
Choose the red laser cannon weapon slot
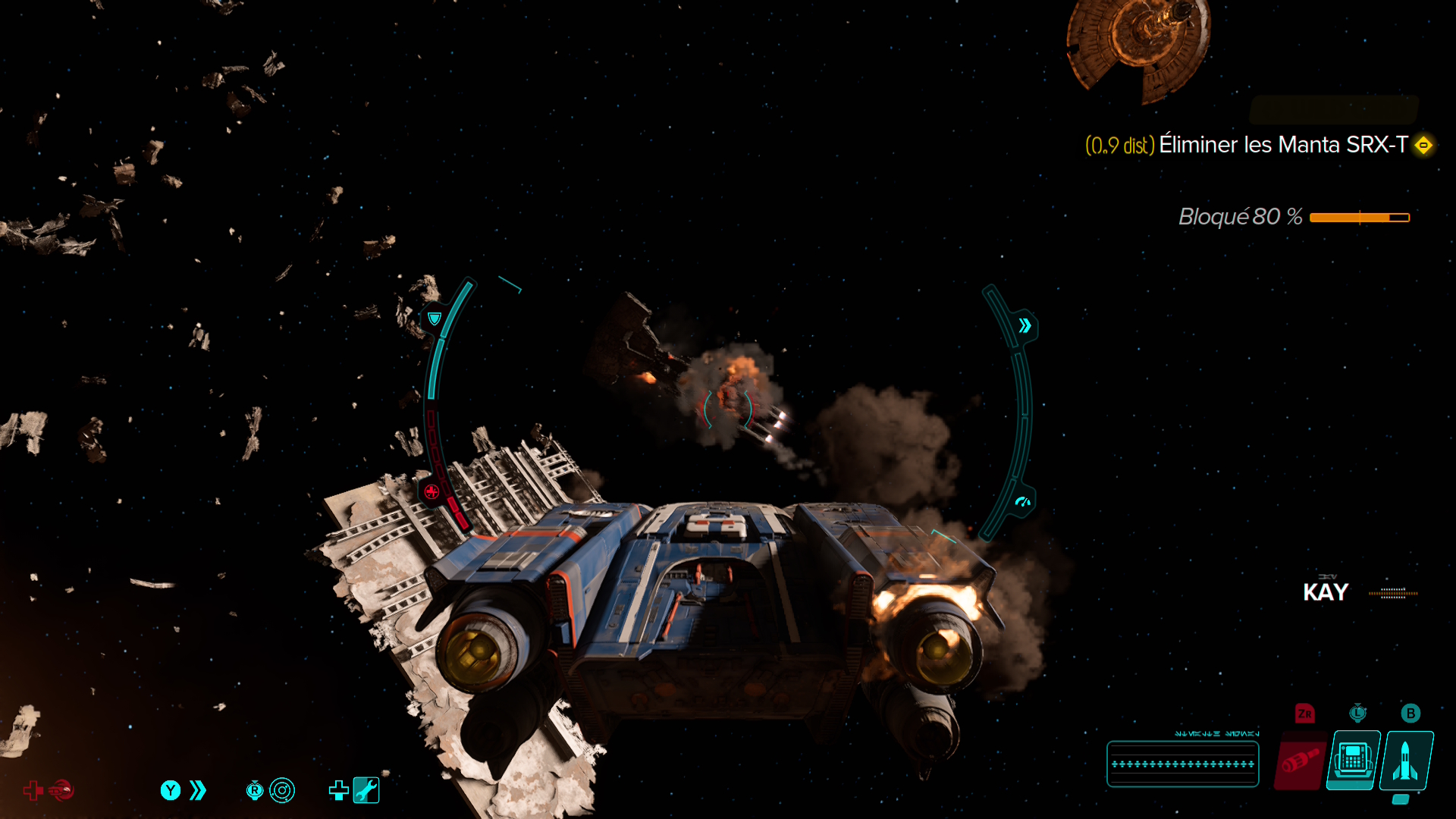[1301, 761]
